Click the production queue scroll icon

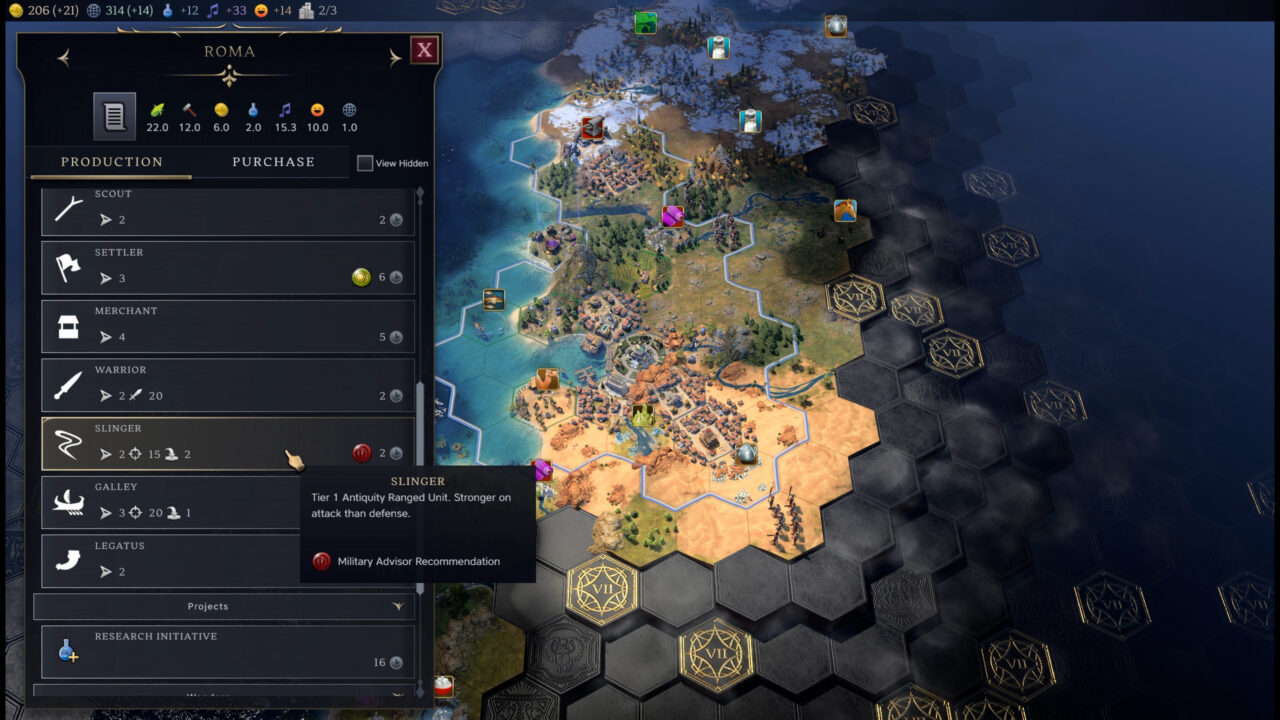coord(113,114)
